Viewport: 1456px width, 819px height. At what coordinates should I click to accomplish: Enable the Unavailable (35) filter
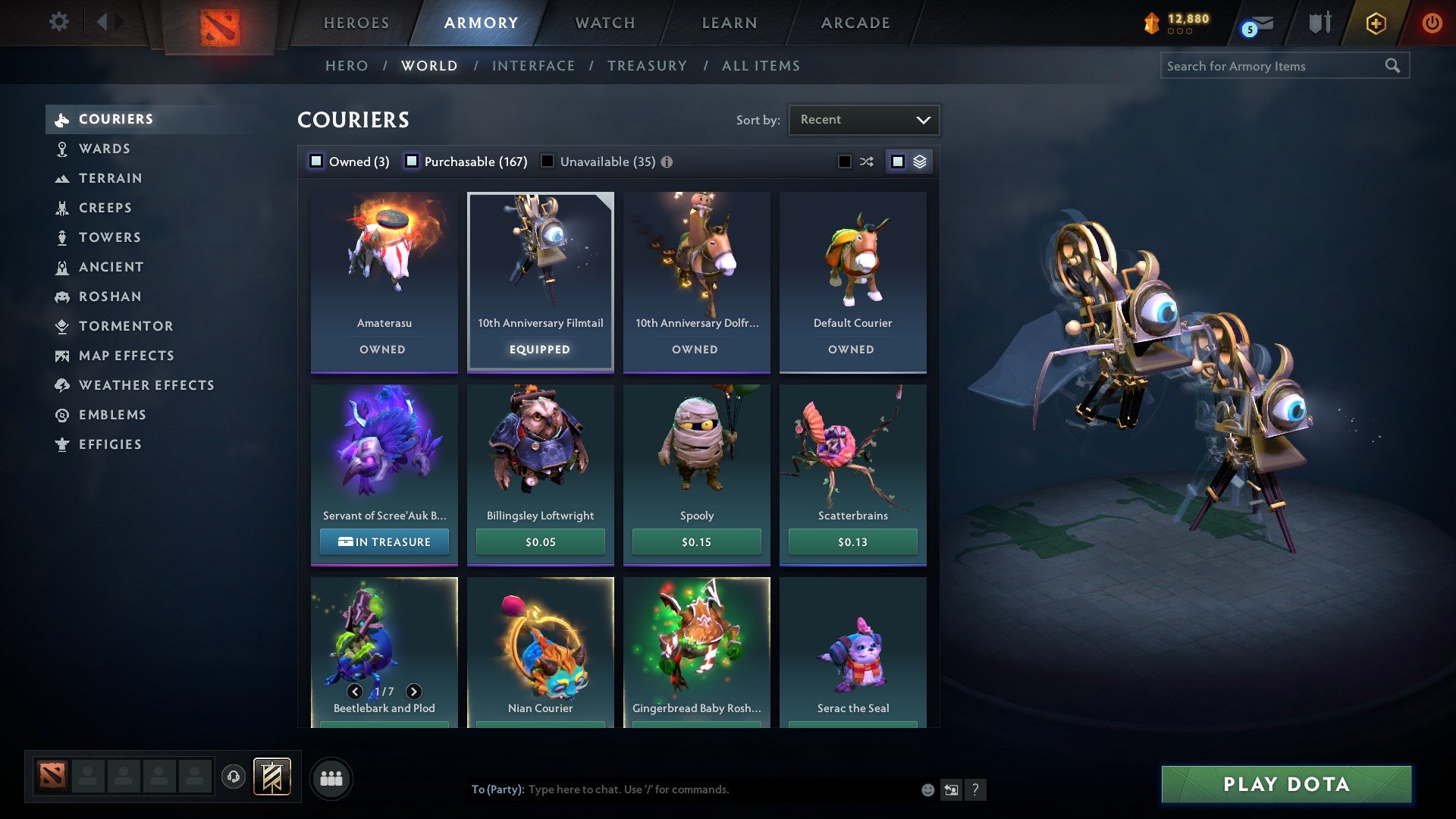point(548,161)
